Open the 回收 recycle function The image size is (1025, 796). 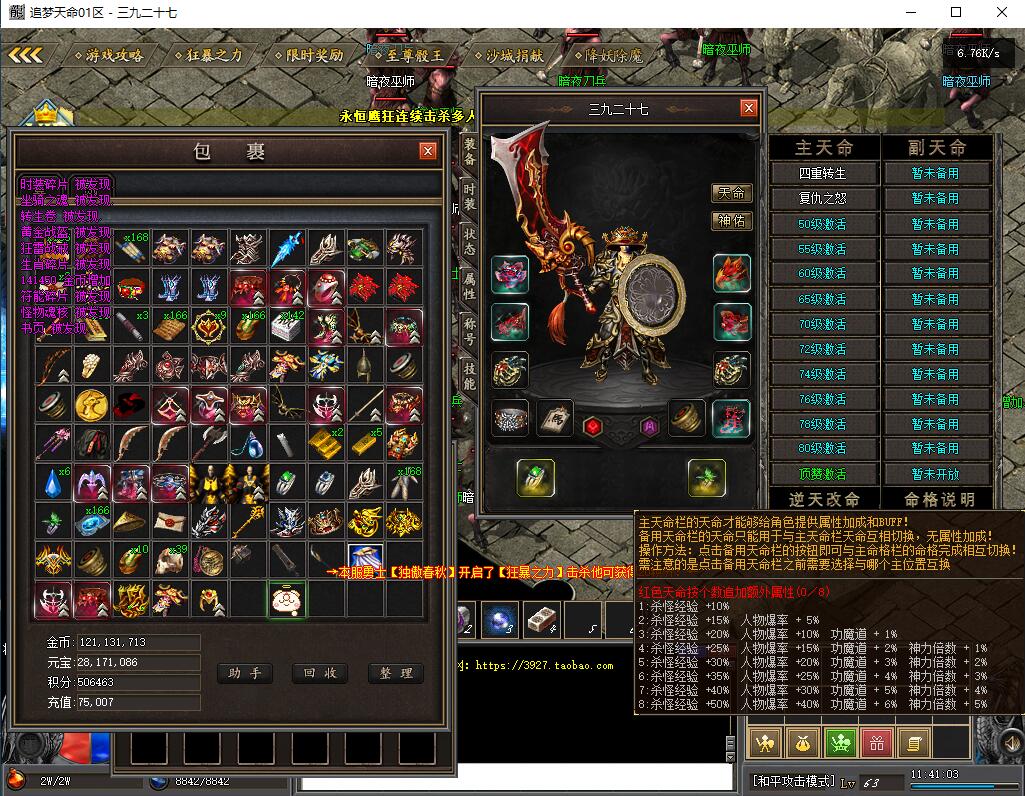pyautogui.click(x=320, y=673)
